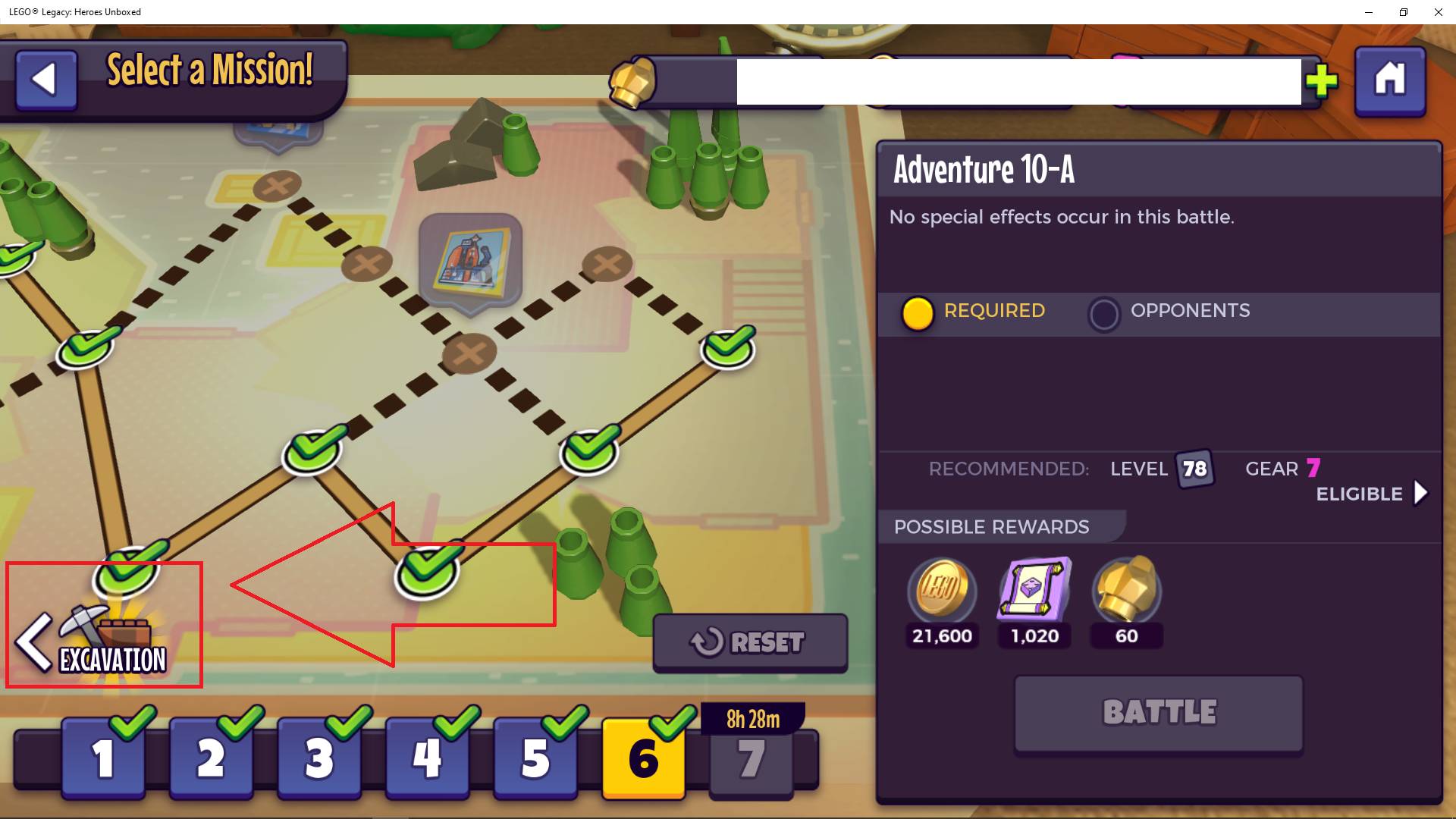Image resolution: width=1456 pixels, height=819 pixels.
Task: Start the Adventure 10-A battle
Action: (x=1159, y=713)
